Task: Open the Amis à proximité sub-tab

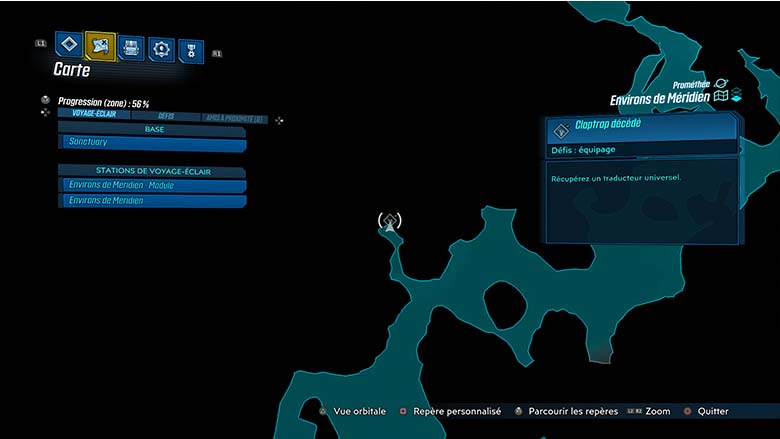Action: tap(233, 118)
